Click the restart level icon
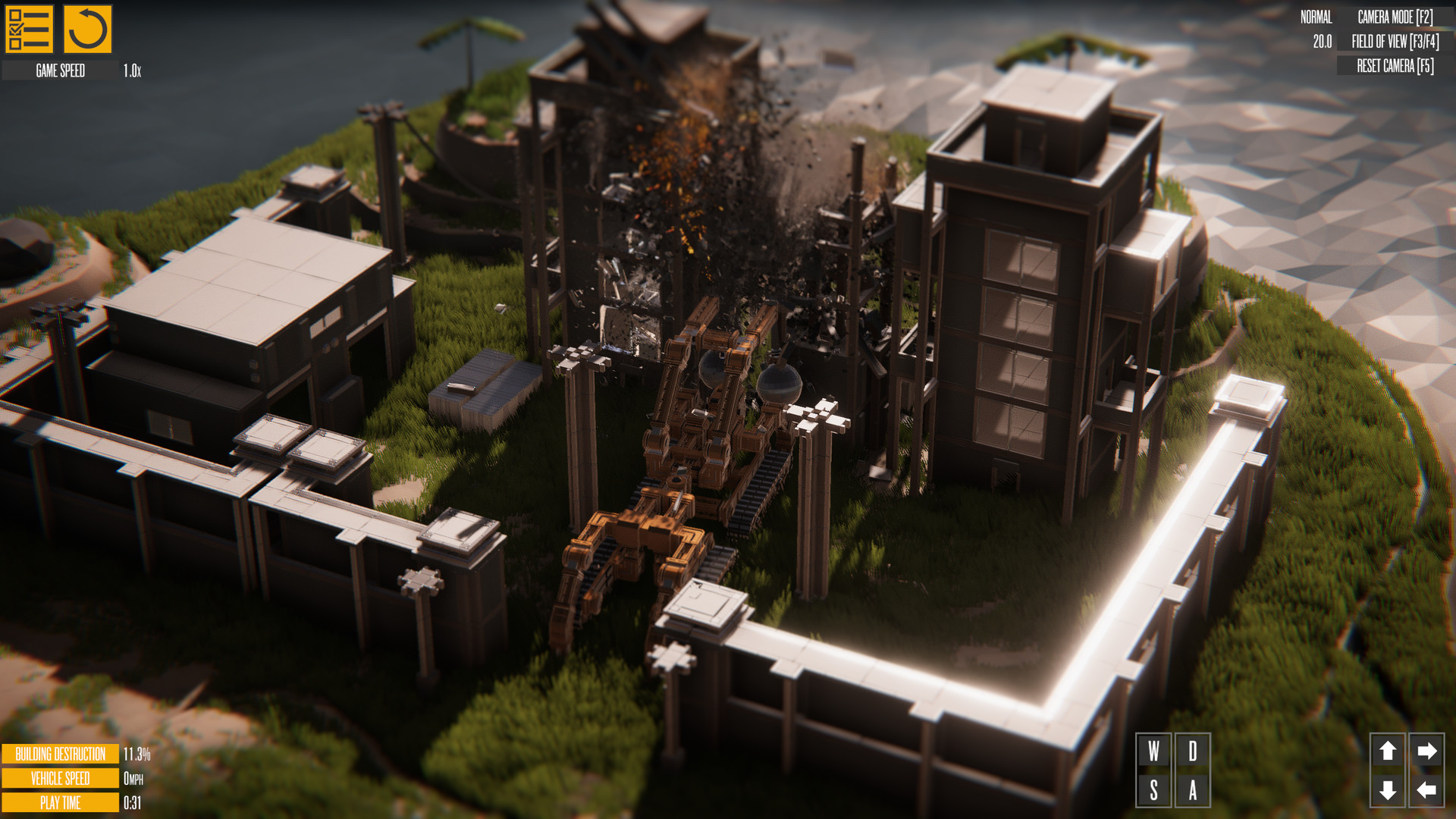This screenshot has width=1456, height=819. pyautogui.click(x=88, y=29)
